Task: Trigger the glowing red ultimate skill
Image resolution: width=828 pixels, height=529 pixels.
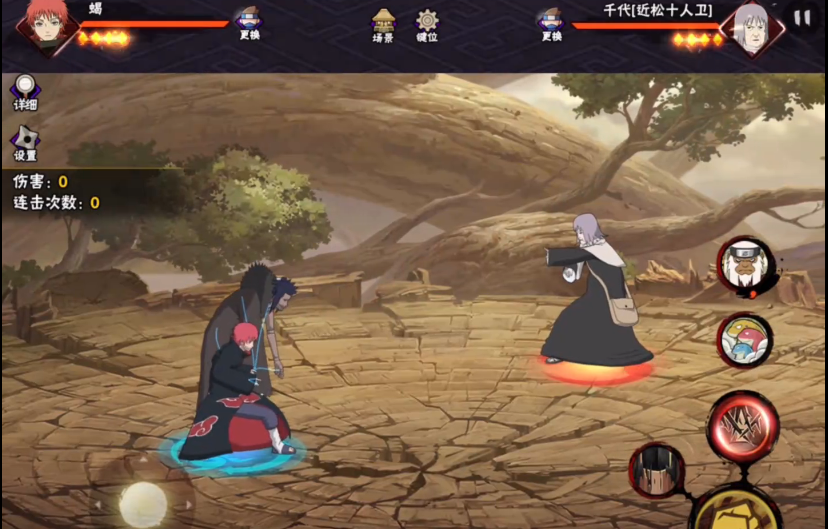Action: pos(743,426)
